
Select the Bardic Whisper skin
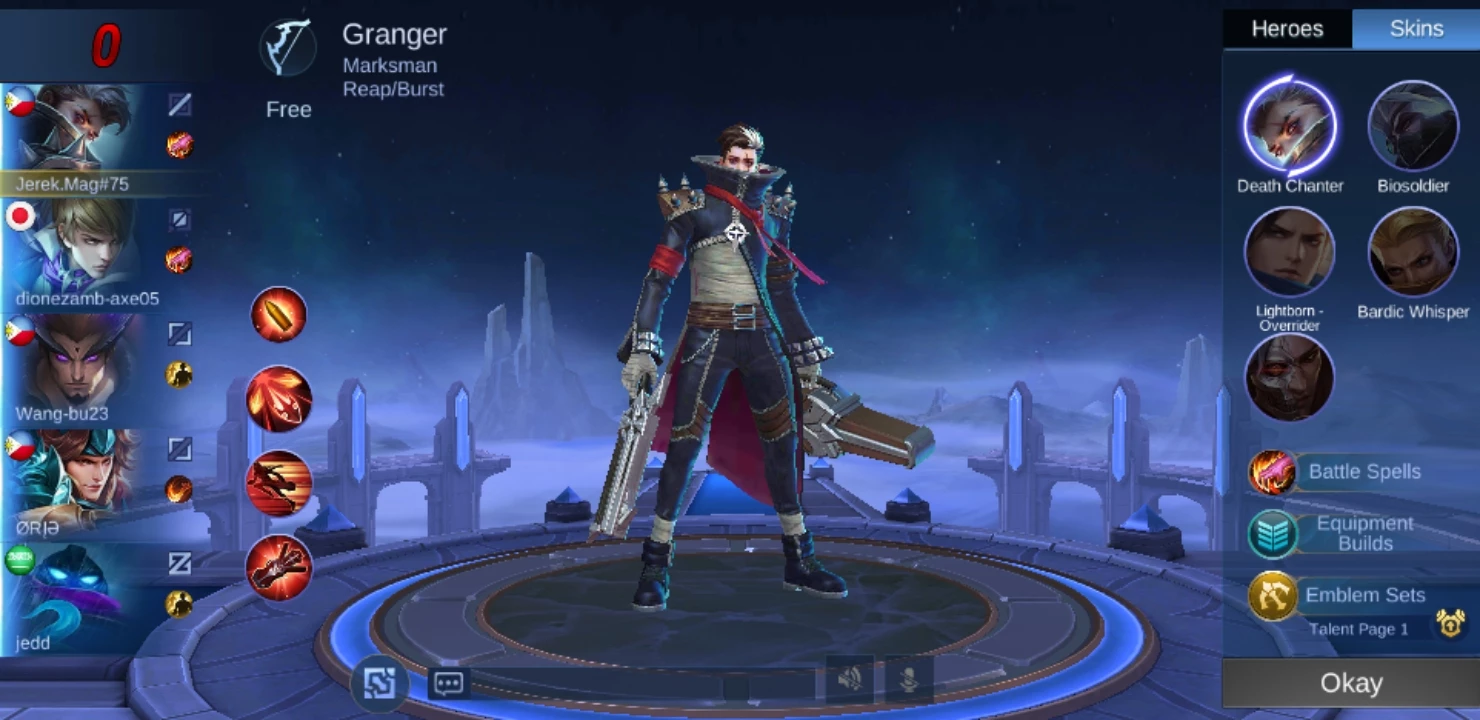pyautogui.click(x=1413, y=252)
